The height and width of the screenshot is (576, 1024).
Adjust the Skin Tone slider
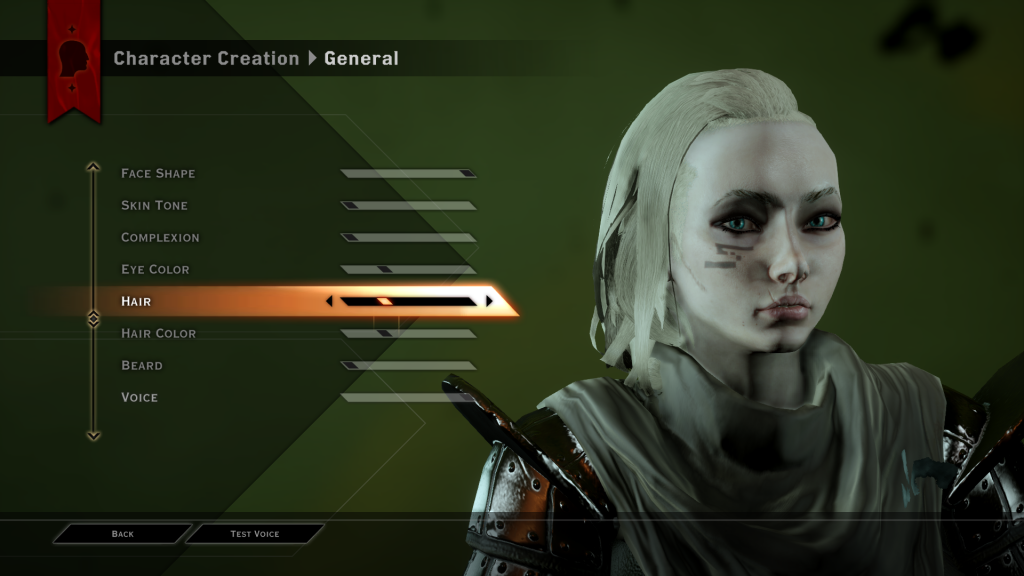(x=408, y=206)
